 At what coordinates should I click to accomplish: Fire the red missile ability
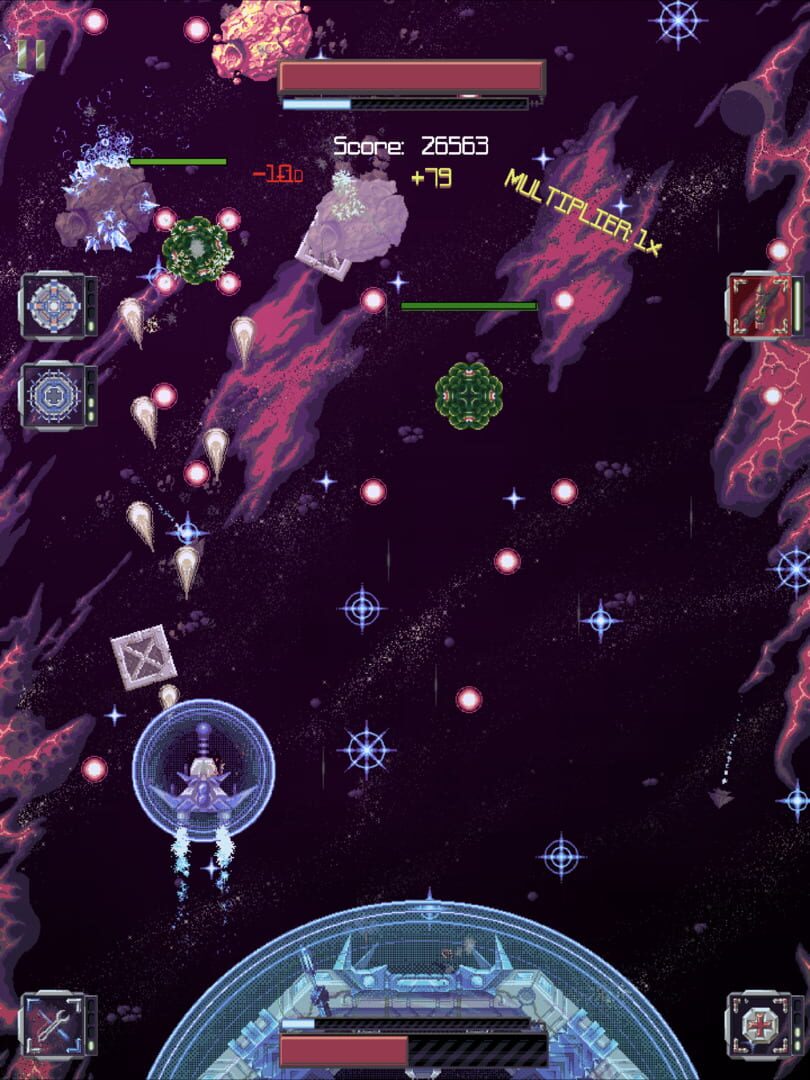pyautogui.click(x=759, y=305)
